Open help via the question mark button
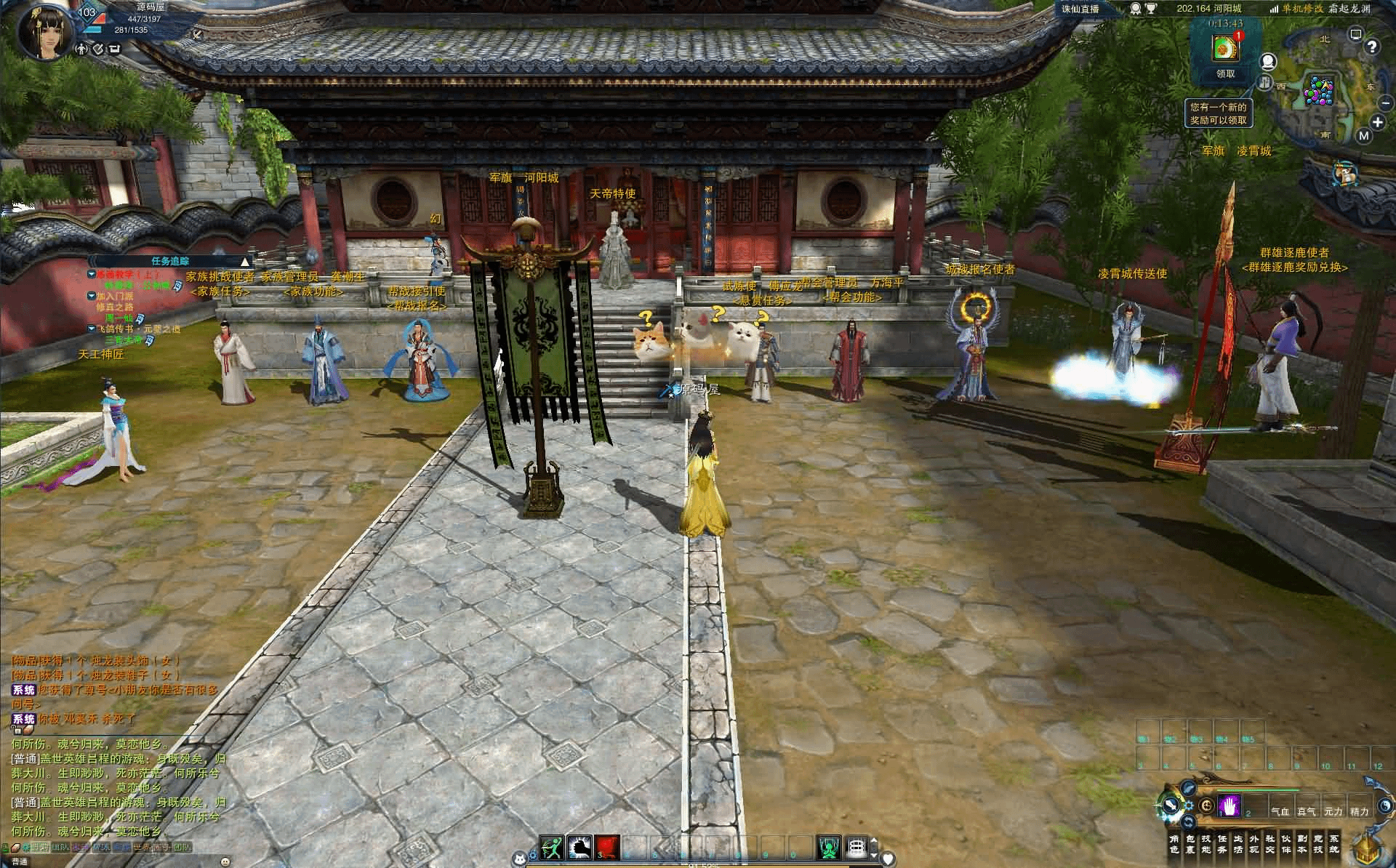The image size is (1396, 868). coord(1371,47)
